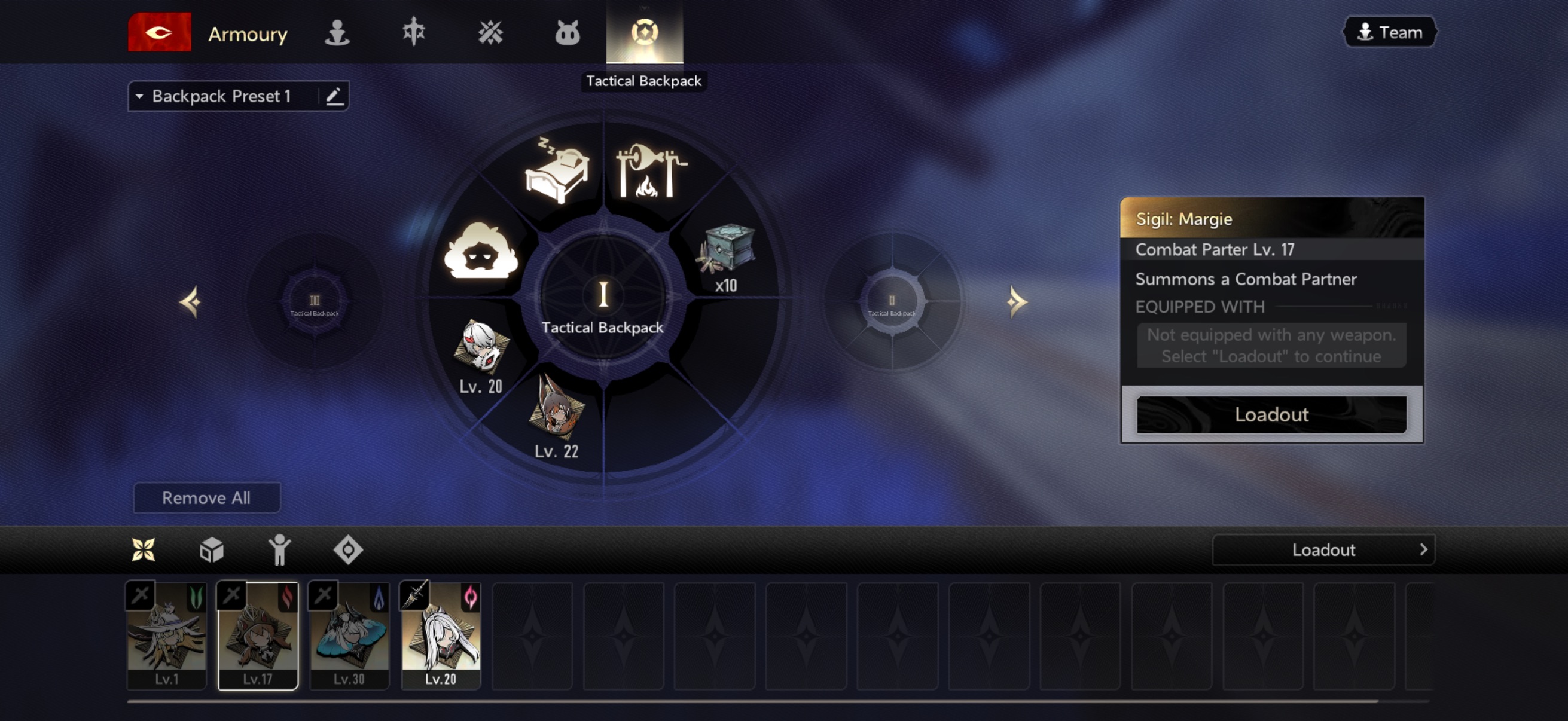Switch to the crossed swords tab
This screenshot has width=1568, height=721.
490,32
